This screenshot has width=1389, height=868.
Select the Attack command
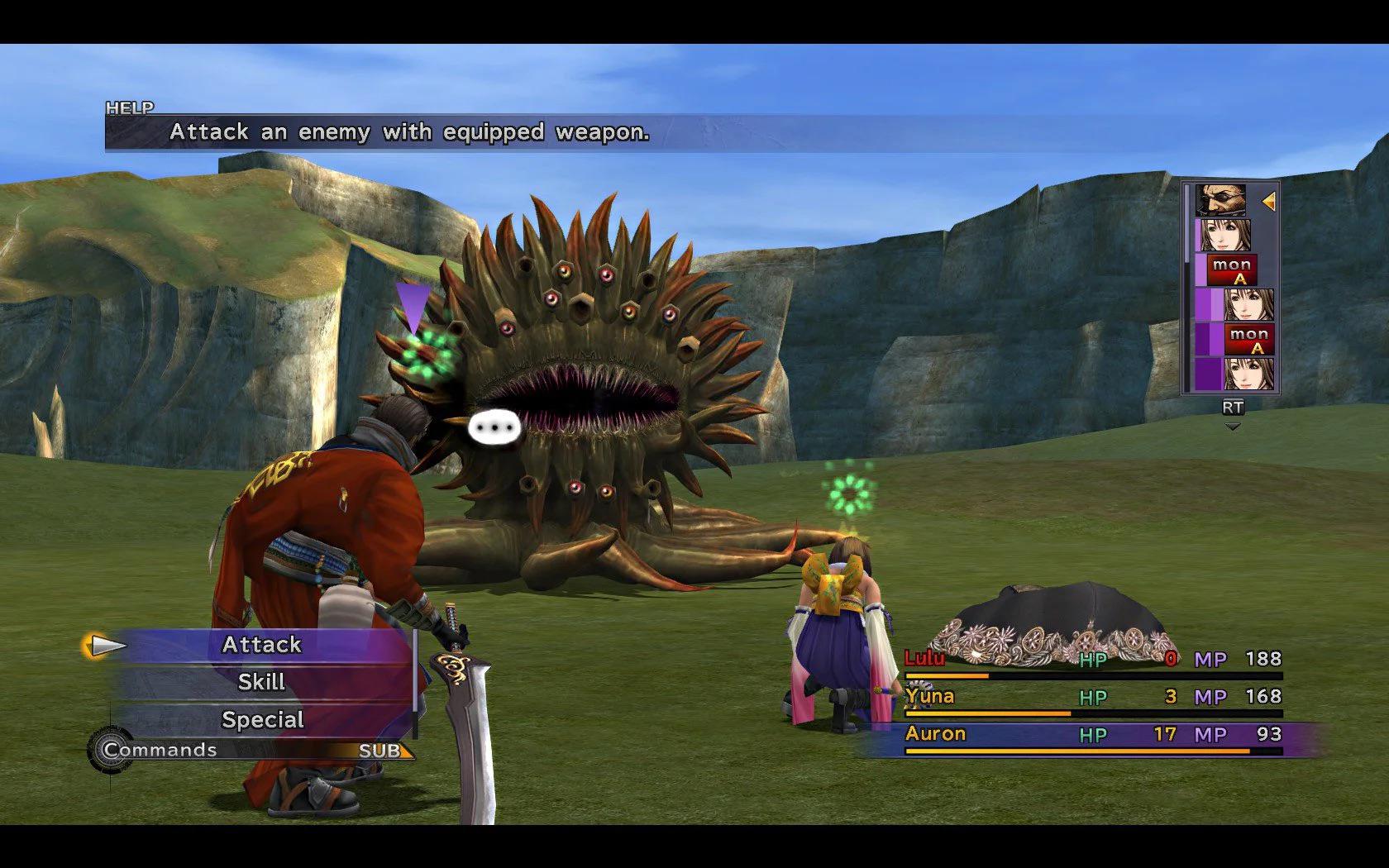(x=261, y=645)
